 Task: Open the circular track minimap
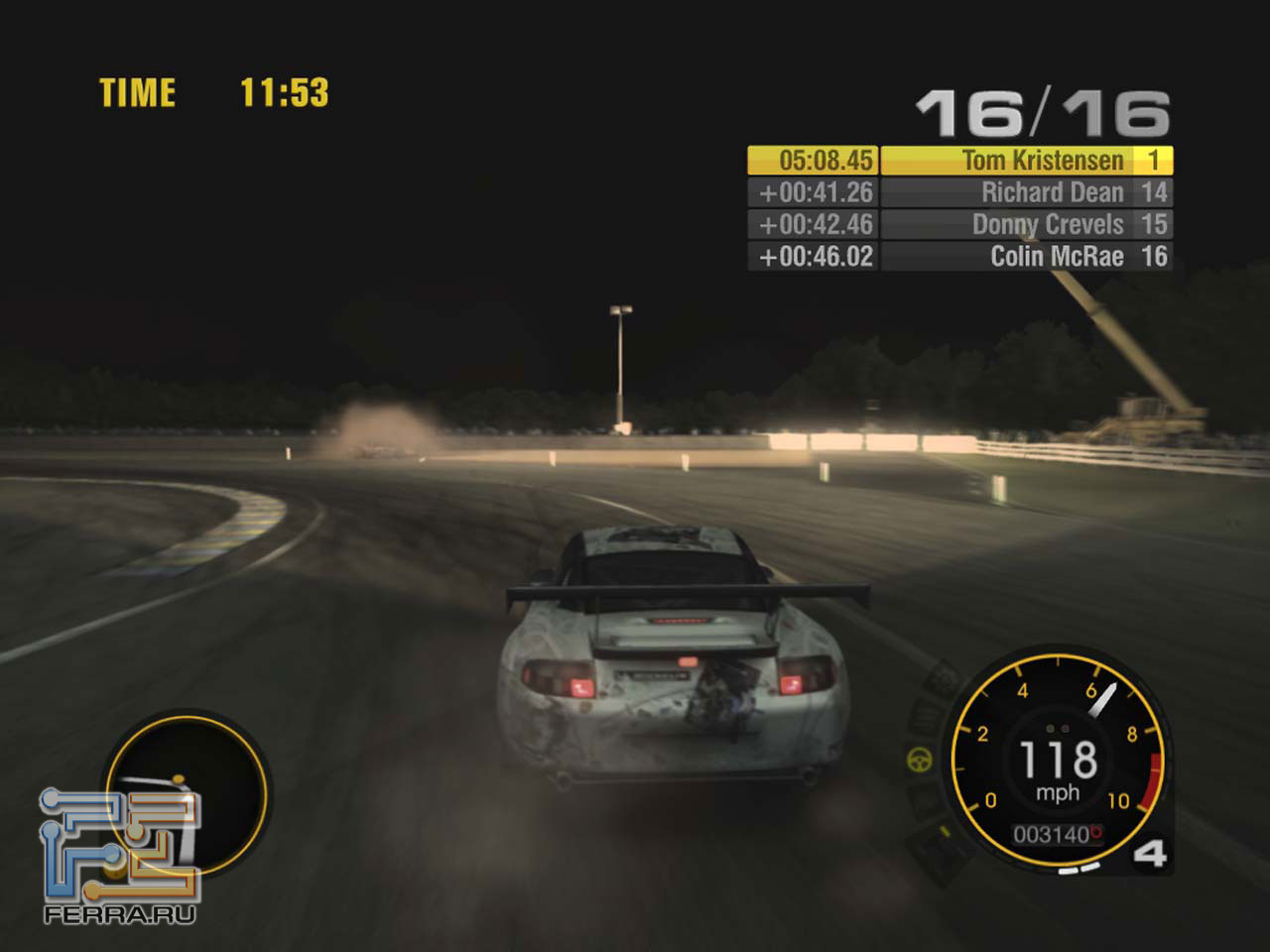pos(187,790)
